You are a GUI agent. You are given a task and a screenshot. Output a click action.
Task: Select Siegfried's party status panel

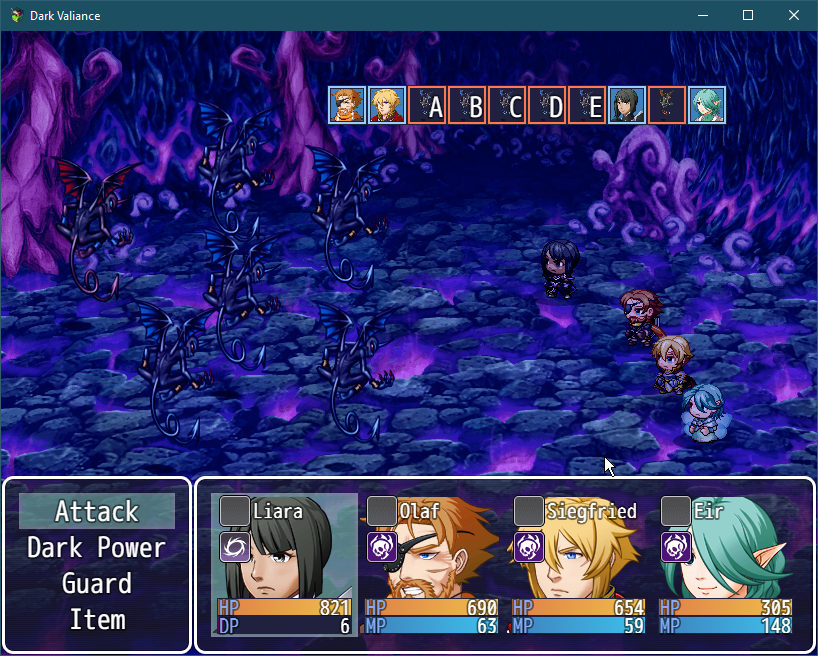click(x=578, y=565)
